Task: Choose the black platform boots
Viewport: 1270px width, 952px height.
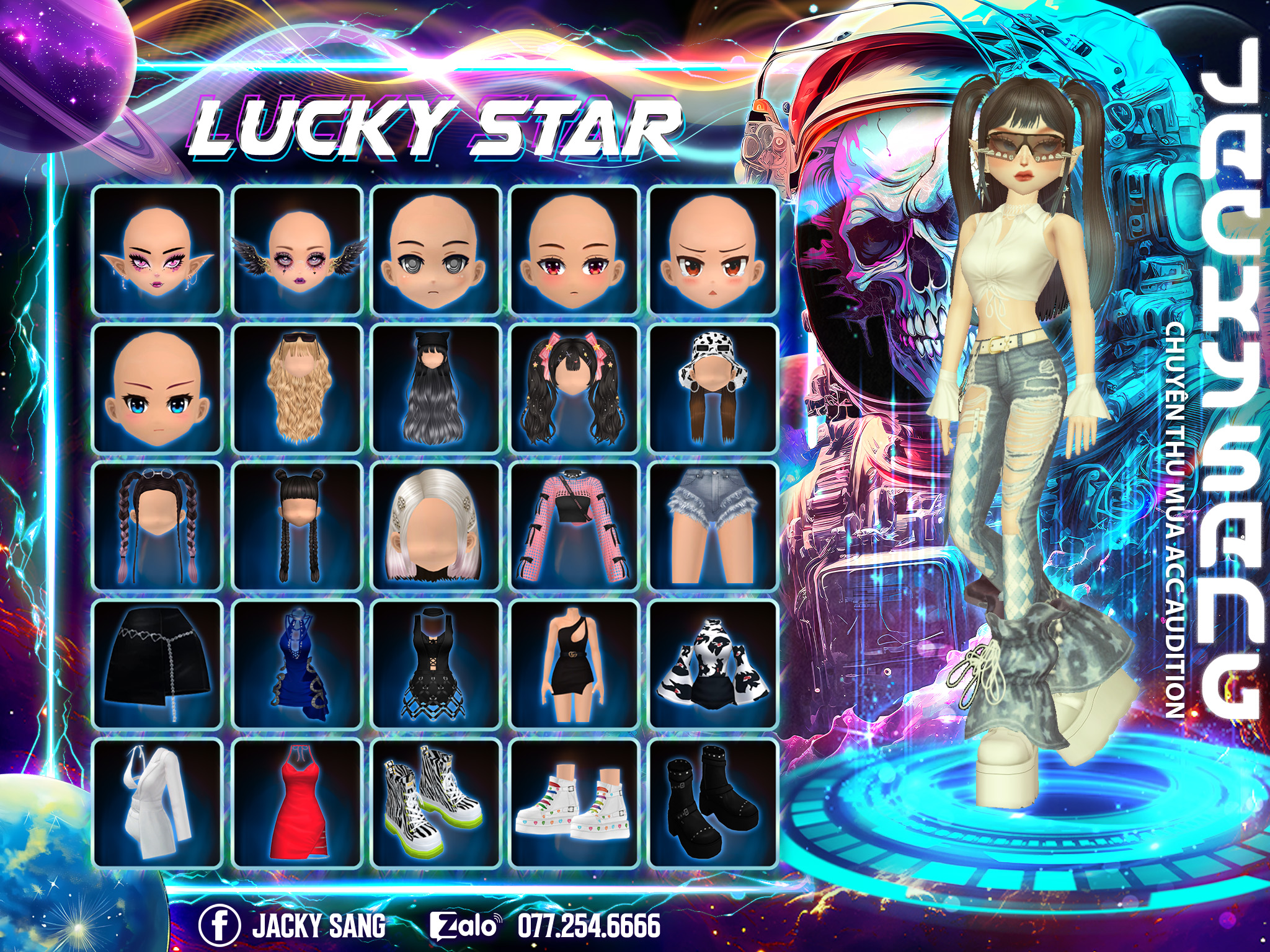Action: pyautogui.click(x=713, y=803)
